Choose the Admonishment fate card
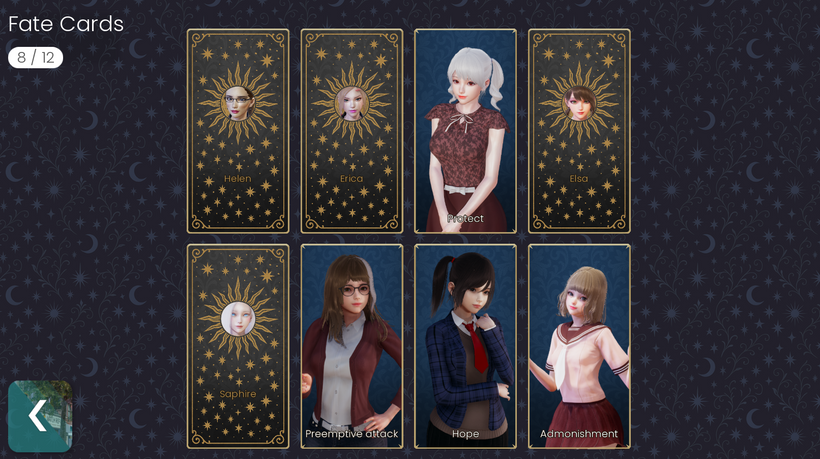 click(x=580, y=346)
